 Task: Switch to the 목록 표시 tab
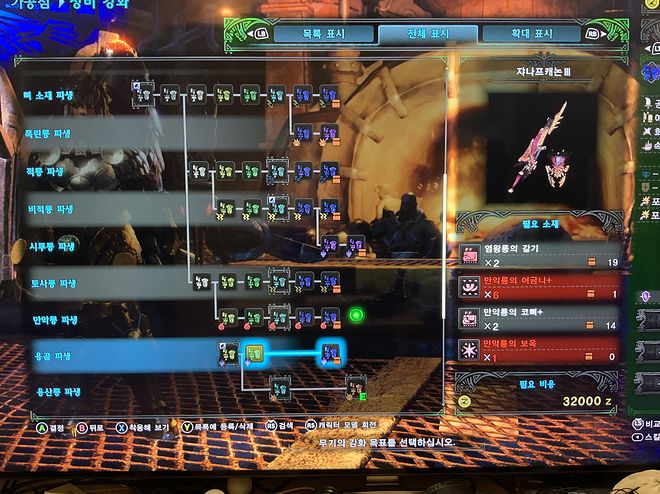[326, 33]
